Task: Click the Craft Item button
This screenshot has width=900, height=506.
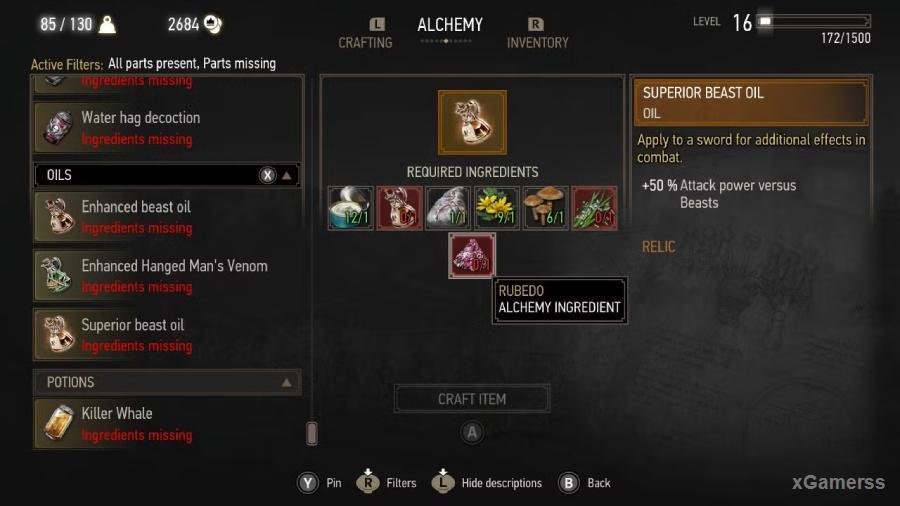Action: pos(472,399)
